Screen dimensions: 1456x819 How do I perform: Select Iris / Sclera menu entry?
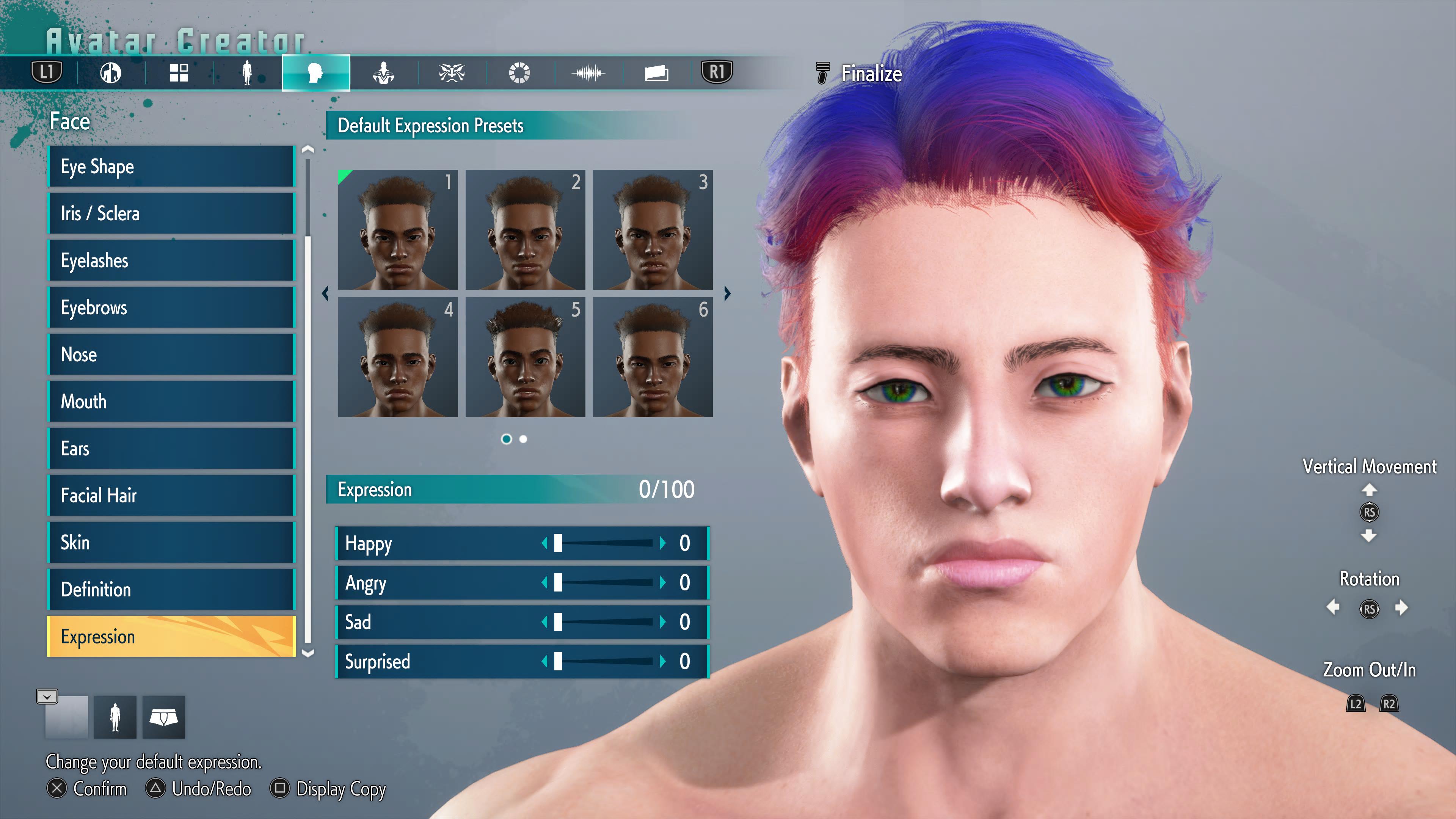point(171,213)
